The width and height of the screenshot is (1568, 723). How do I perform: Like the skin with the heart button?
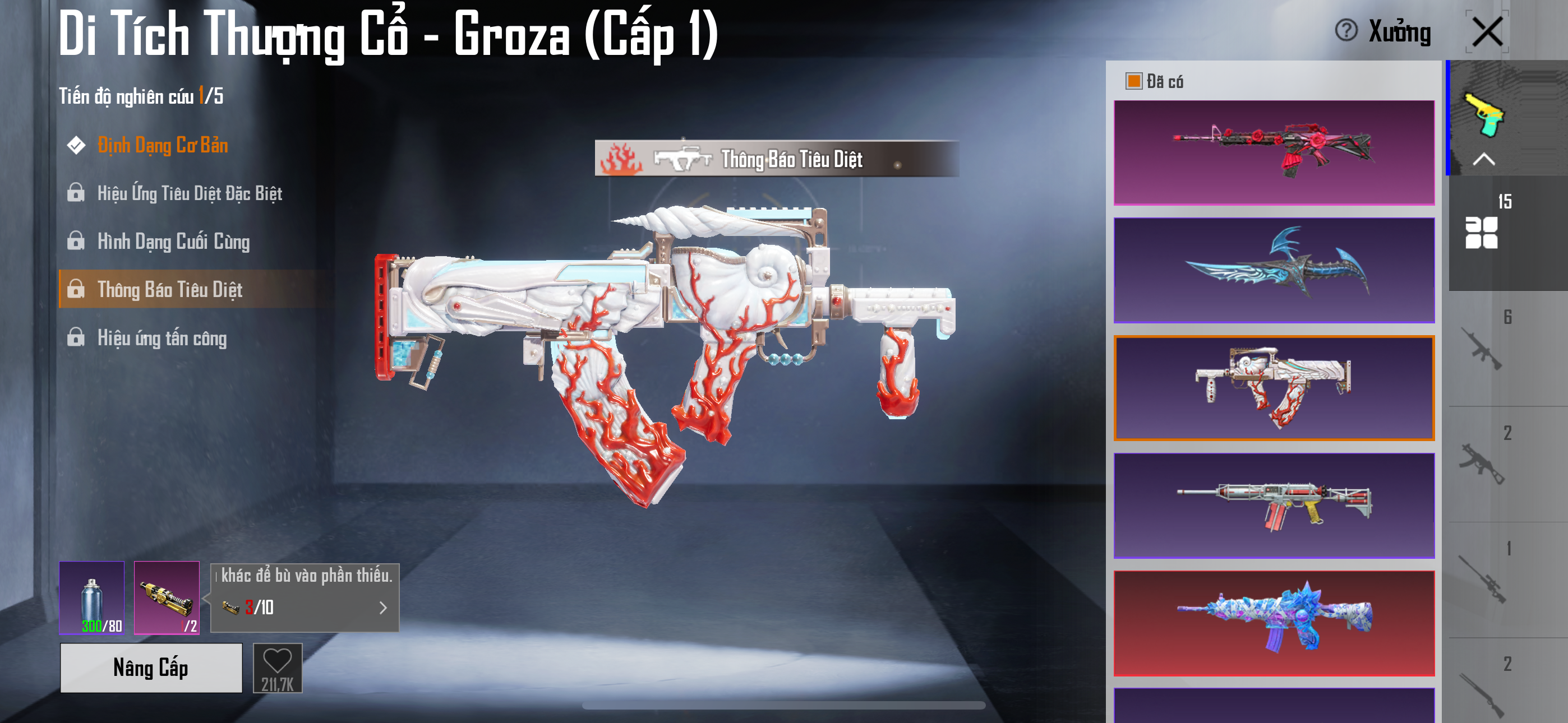point(278,667)
